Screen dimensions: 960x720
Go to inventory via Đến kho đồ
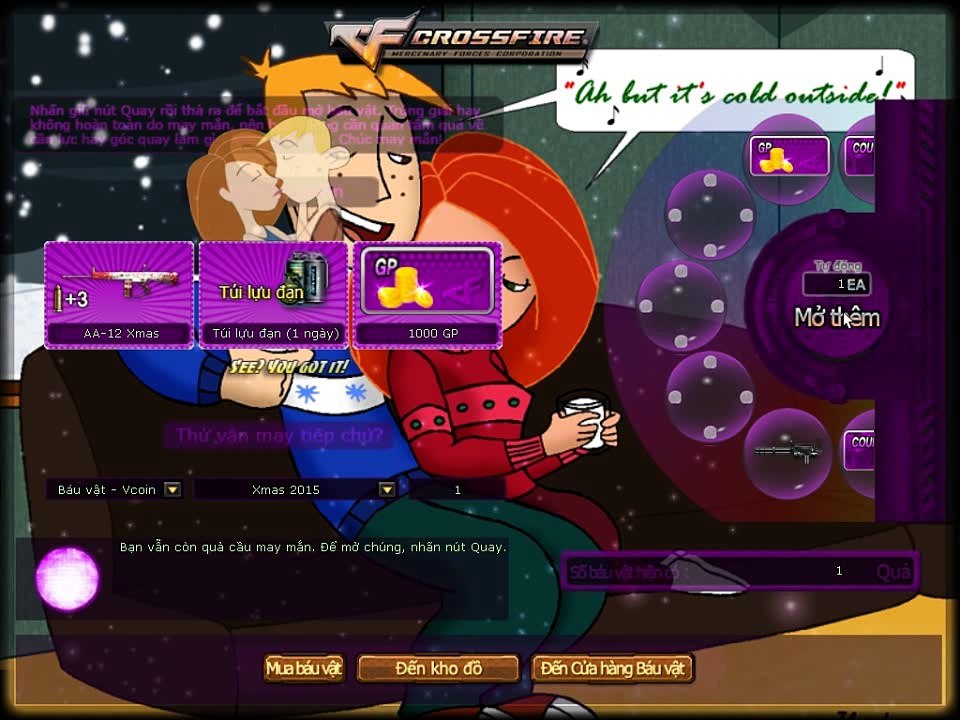[438, 668]
